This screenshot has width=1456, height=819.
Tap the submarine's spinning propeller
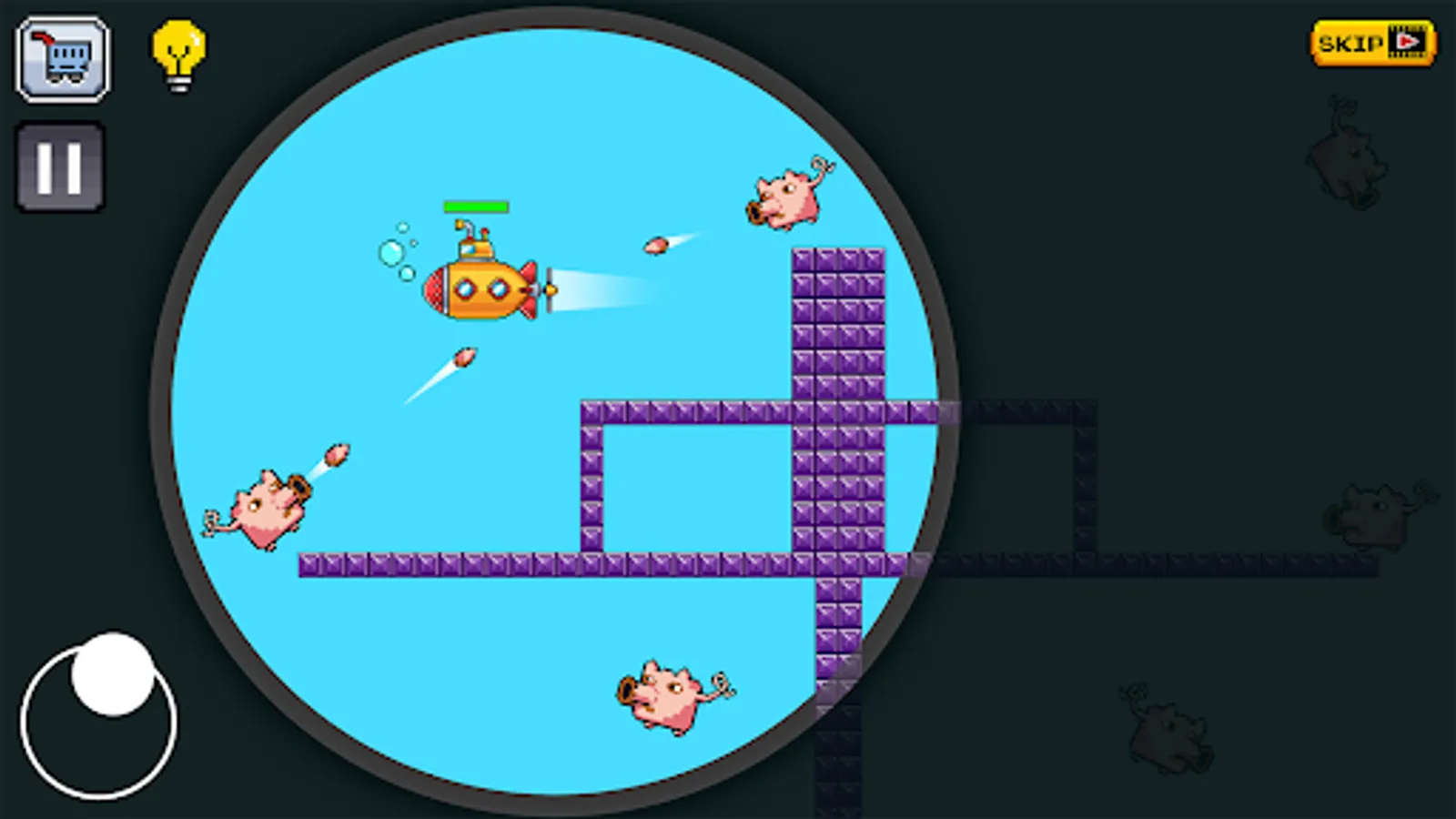(x=551, y=289)
